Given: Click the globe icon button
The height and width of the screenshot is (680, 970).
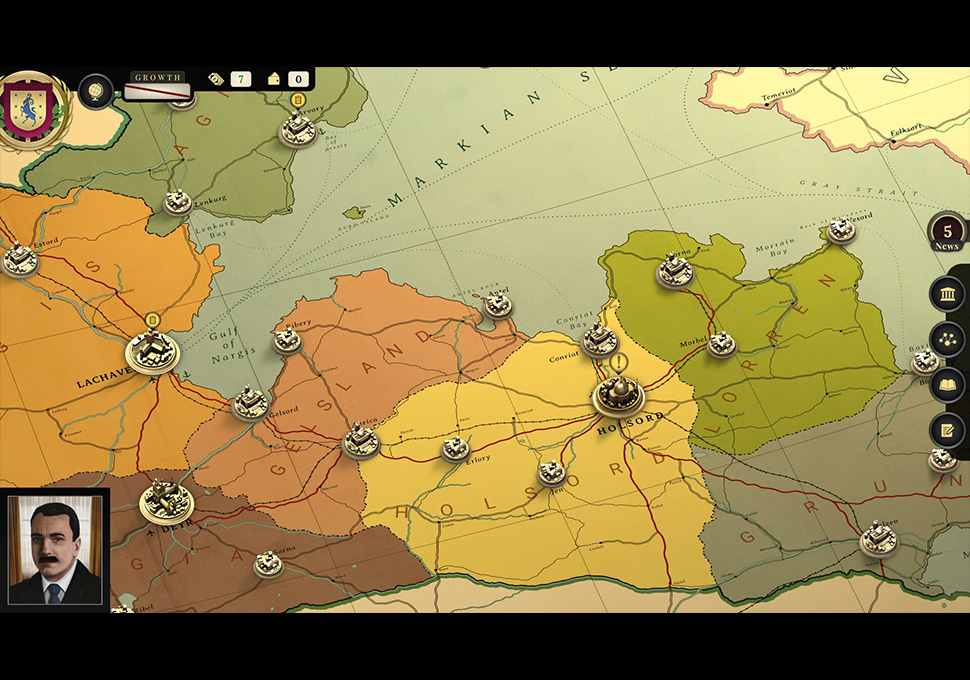Looking at the screenshot, I should (95, 91).
